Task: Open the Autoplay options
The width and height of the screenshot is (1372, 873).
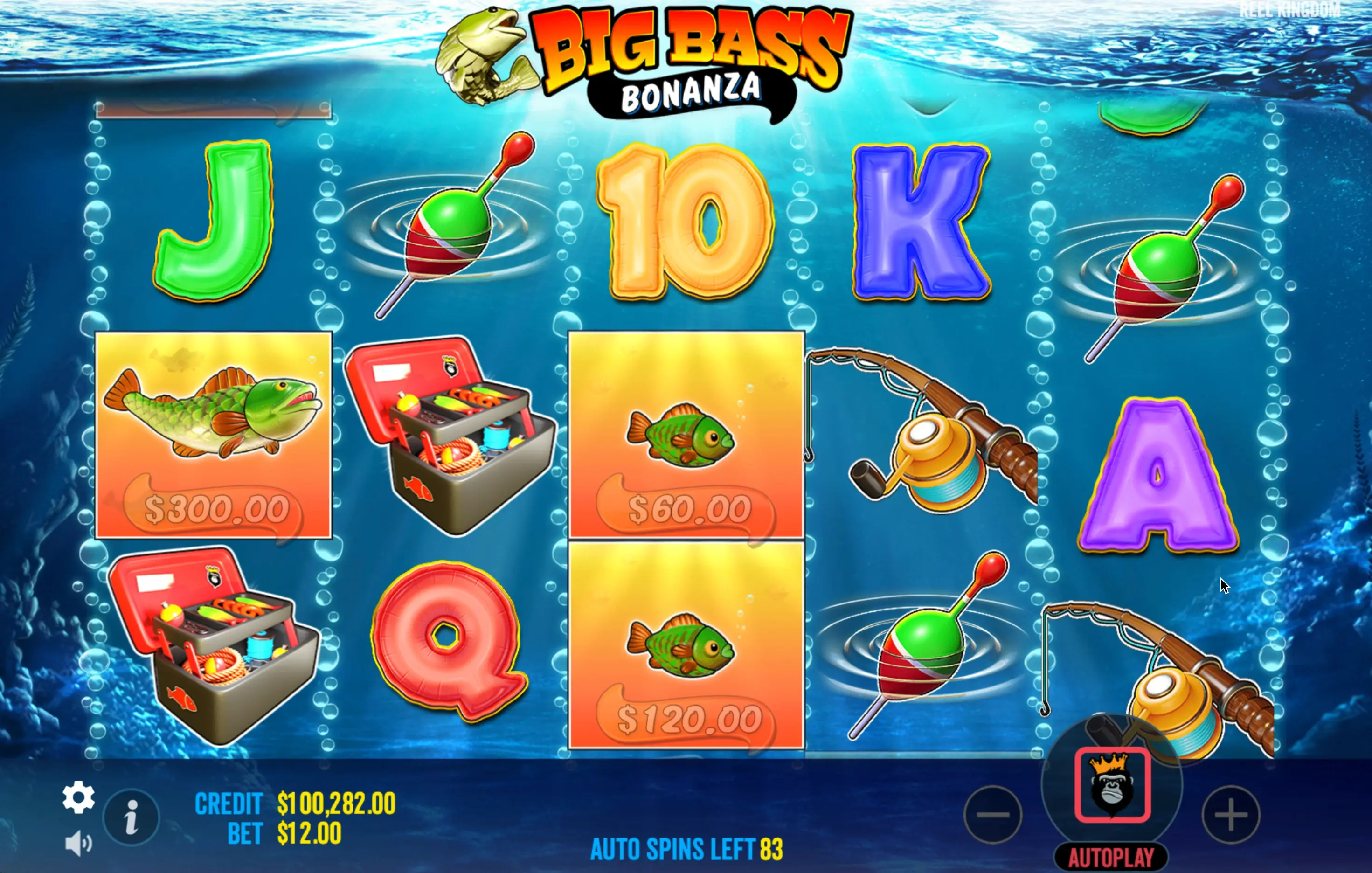Action: point(1111,858)
